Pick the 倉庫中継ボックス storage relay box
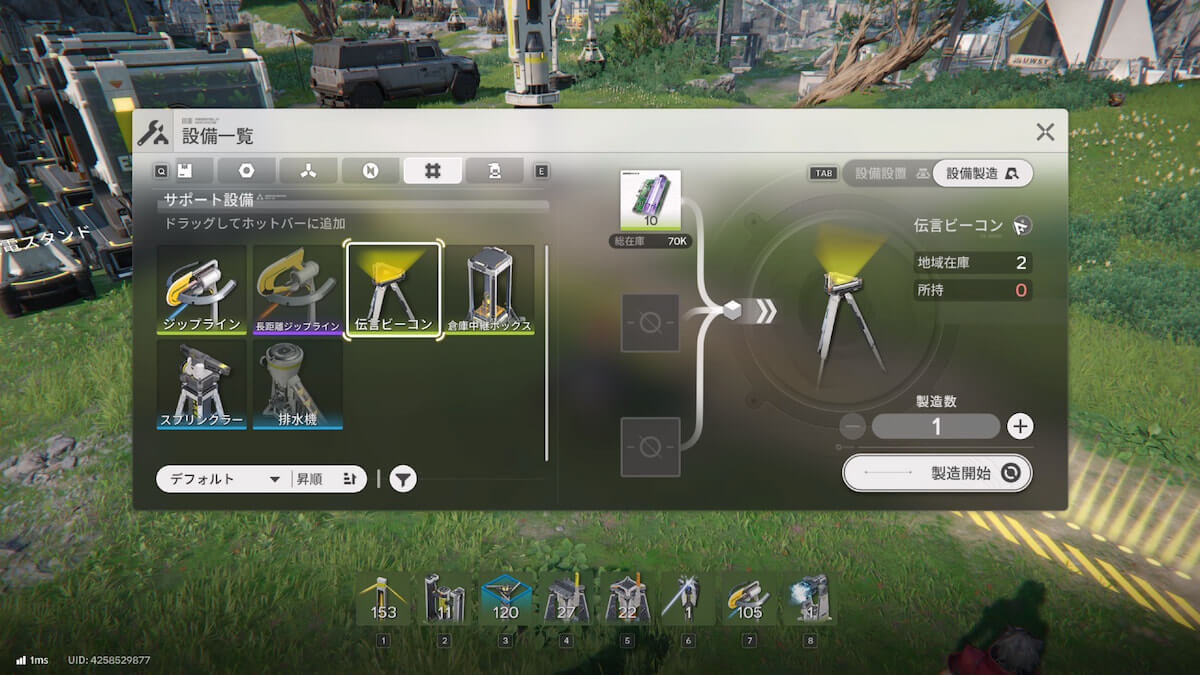The height and width of the screenshot is (675, 1200). [x=490, y=289]
